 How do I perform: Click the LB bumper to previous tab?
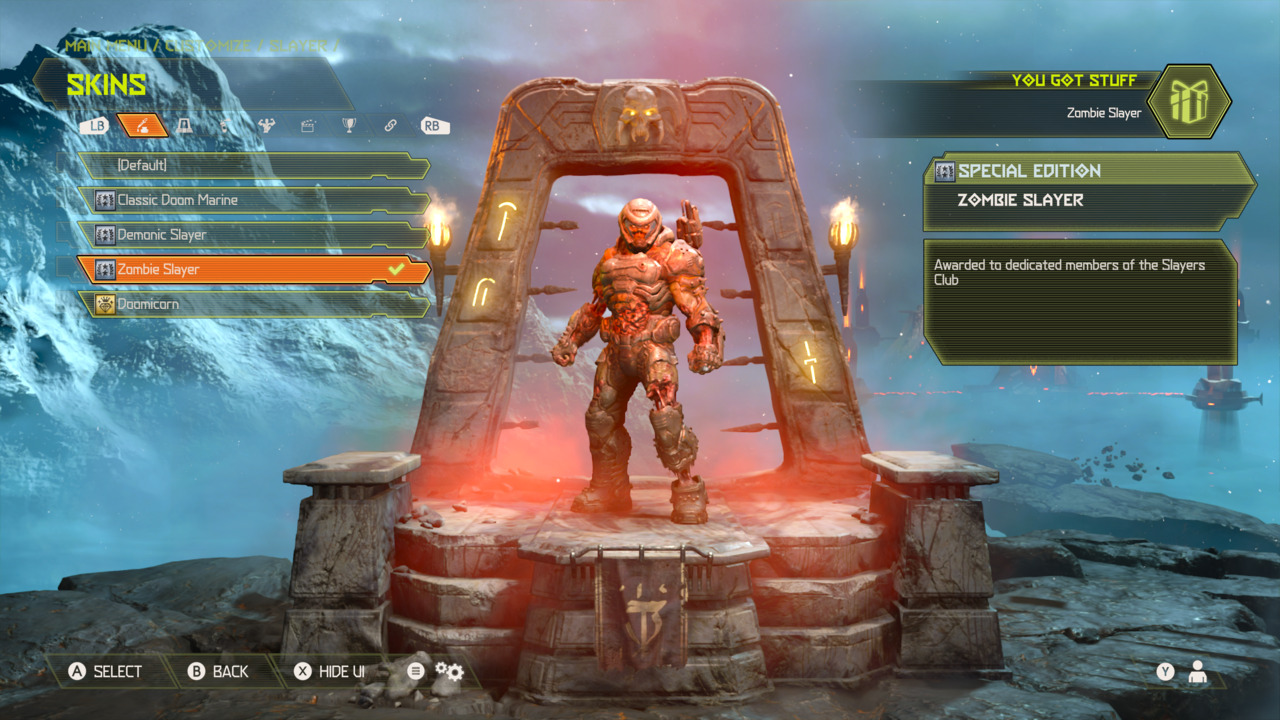pos(97,126)
